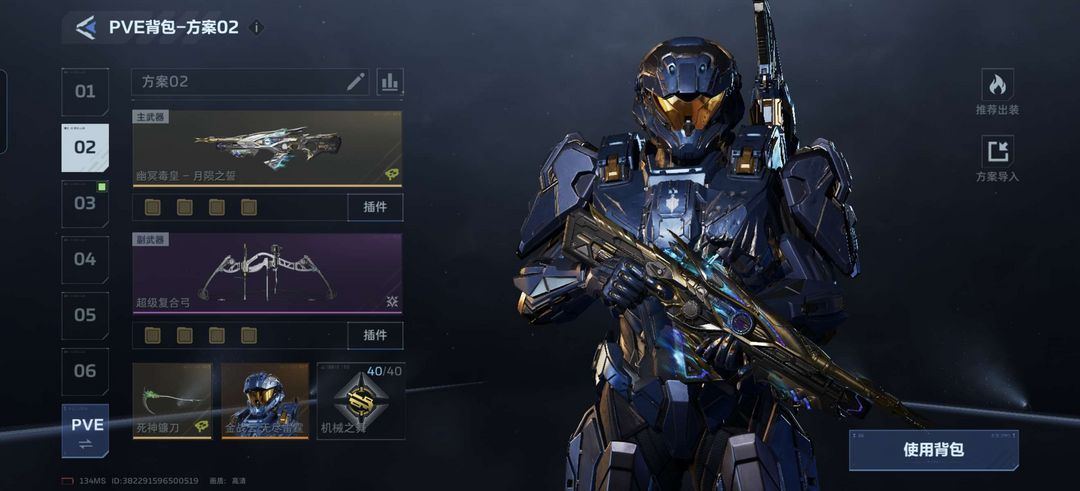Screen dimensions: 1080x491
Task: Open the 机械之翼 slot
Action: pos(355,401)
